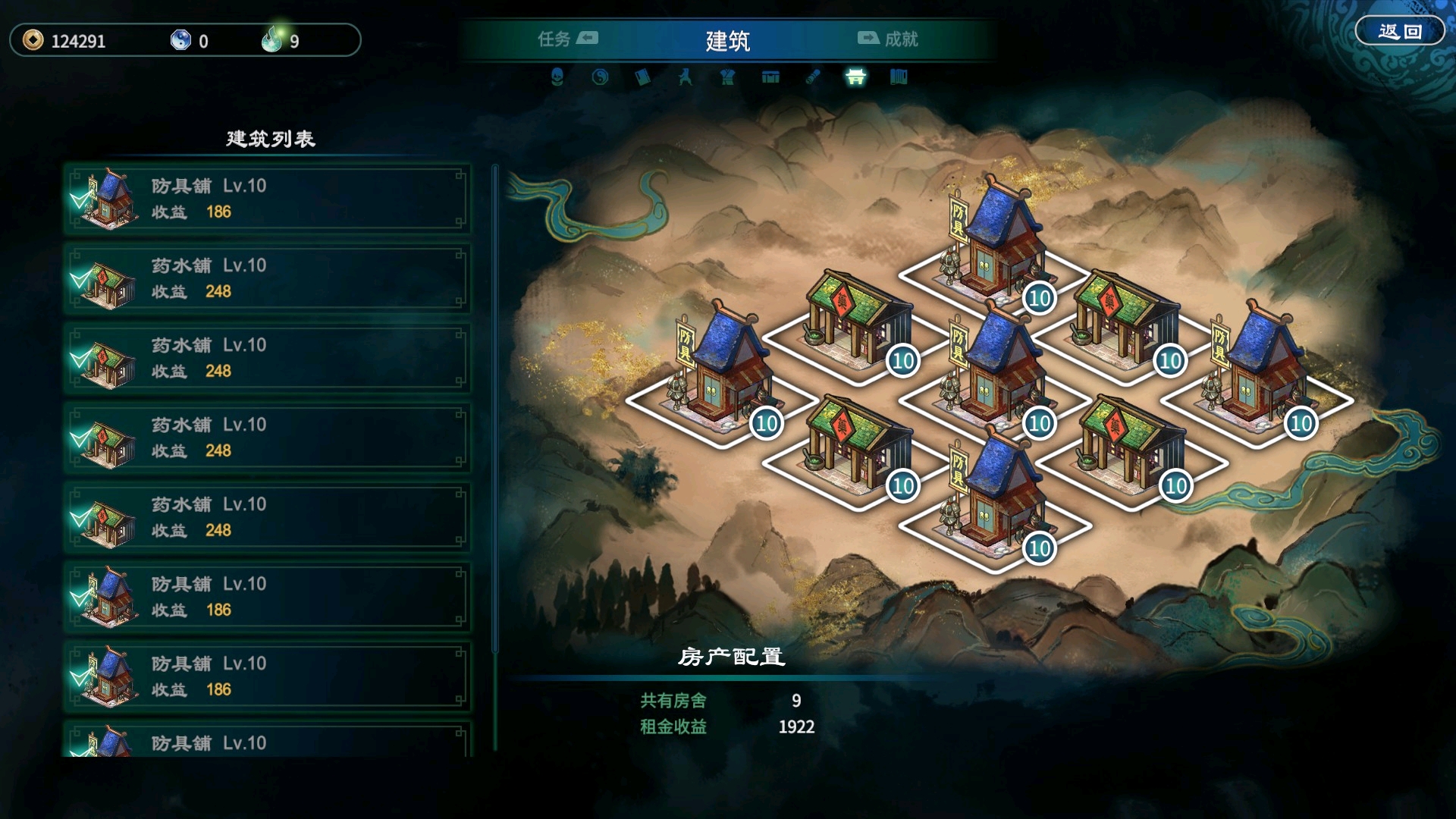Open the folding screen icon

click(x=899, y=77)
